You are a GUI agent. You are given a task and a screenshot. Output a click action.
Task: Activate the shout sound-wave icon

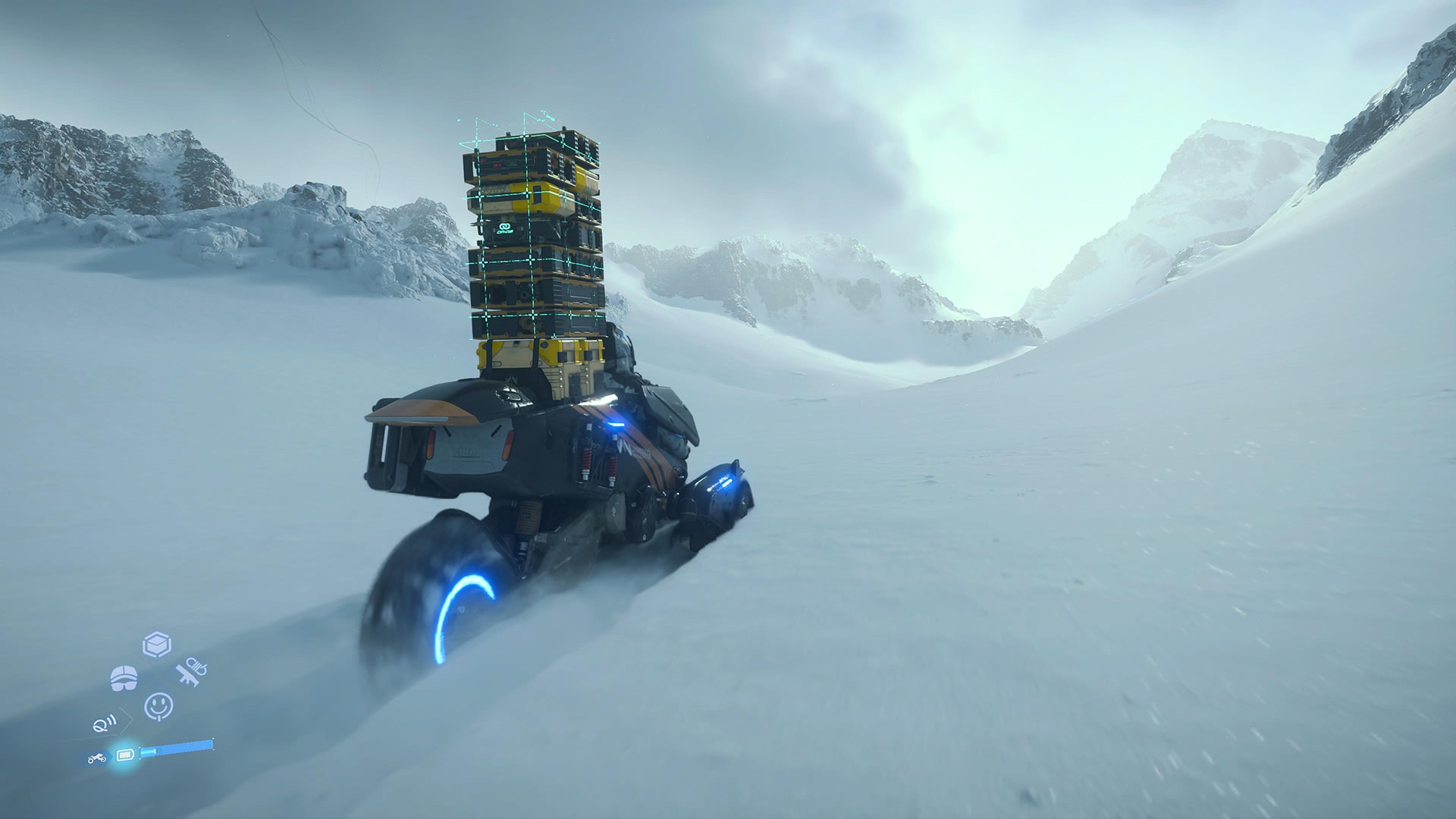point(105,724)
